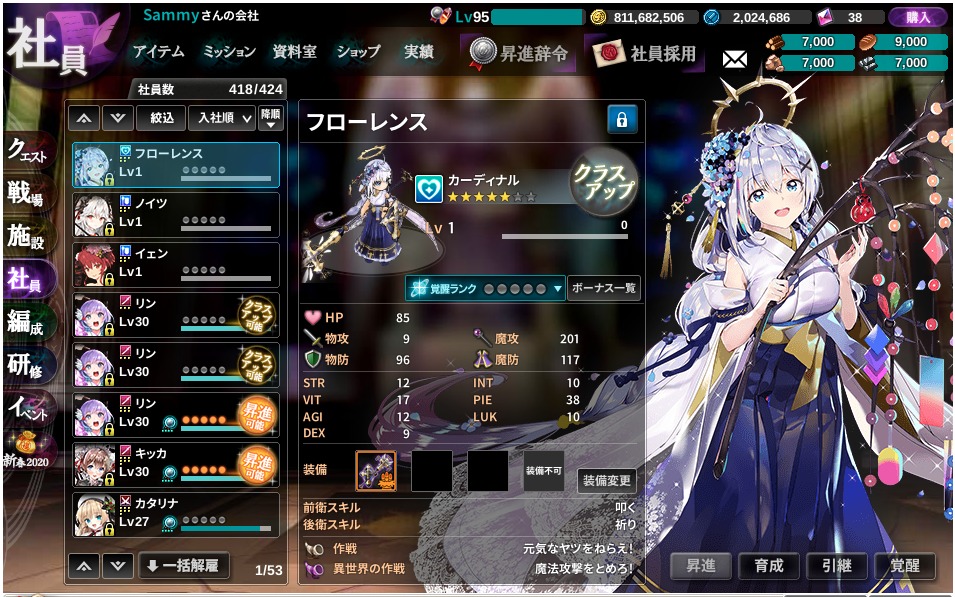
Task: Show the 実績 achievements
Action: tap(419, 52)
